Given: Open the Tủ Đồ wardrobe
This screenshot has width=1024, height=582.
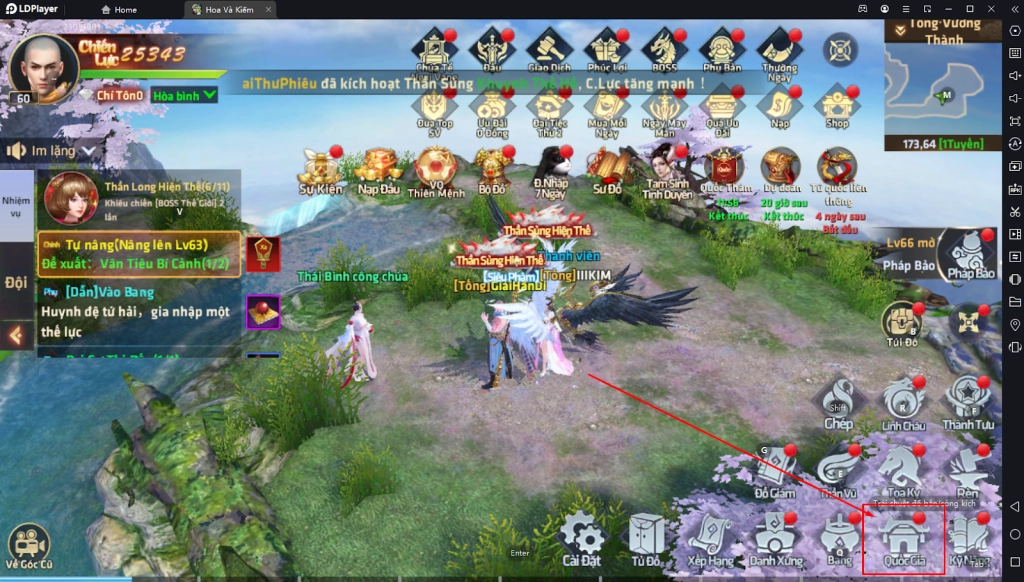Looking at the screenshot, I should tap(646, 540).
